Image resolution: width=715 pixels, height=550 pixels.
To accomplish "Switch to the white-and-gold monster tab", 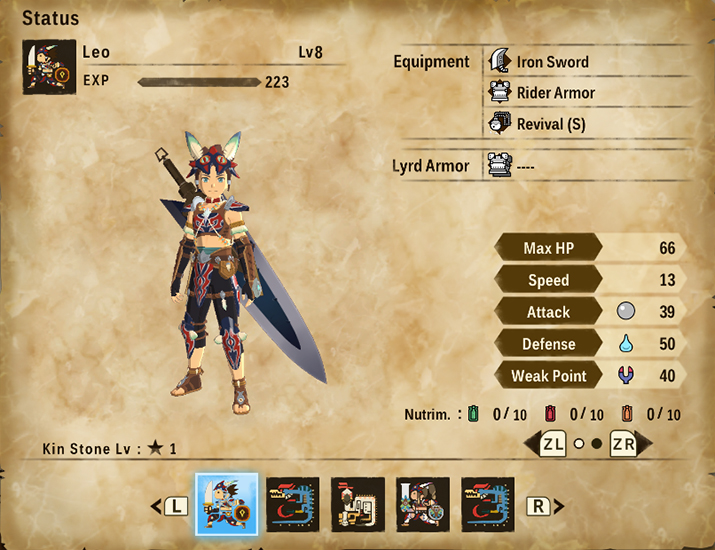I will tap(357, 504).
